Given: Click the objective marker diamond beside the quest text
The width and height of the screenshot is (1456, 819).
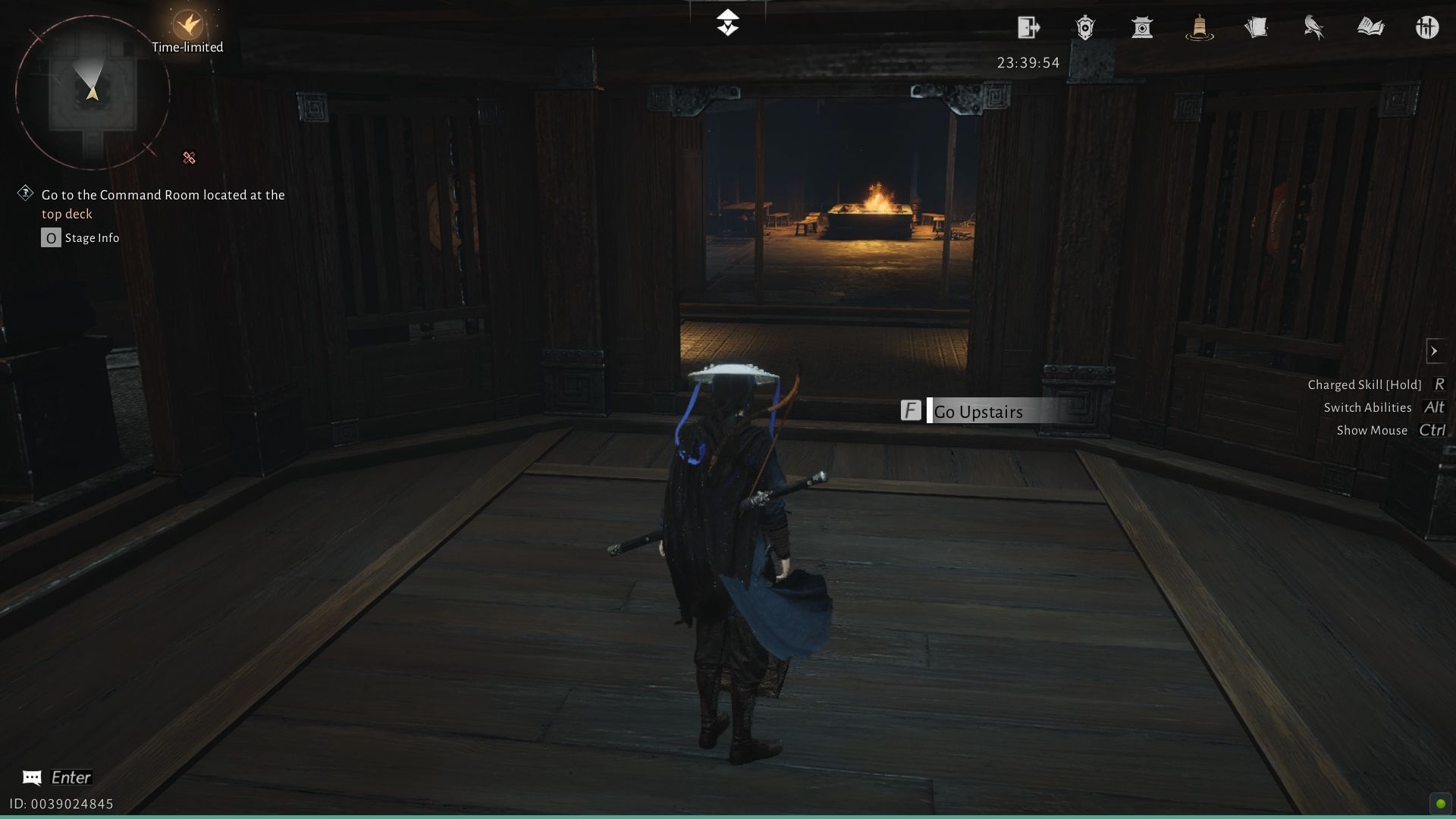Looking at the screenshot, I should point(25,193).
